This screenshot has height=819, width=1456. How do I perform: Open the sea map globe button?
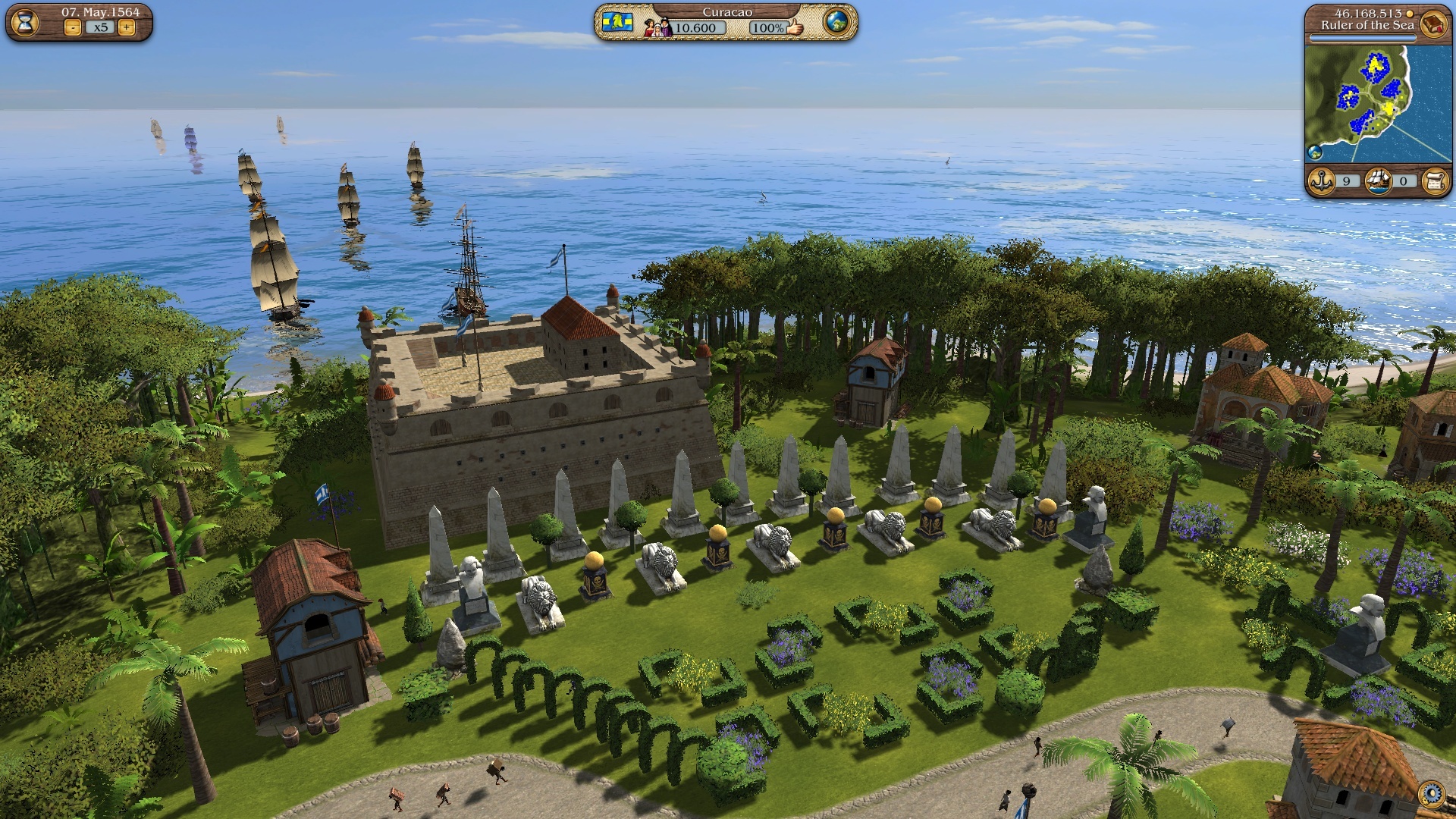click(836, 22)
